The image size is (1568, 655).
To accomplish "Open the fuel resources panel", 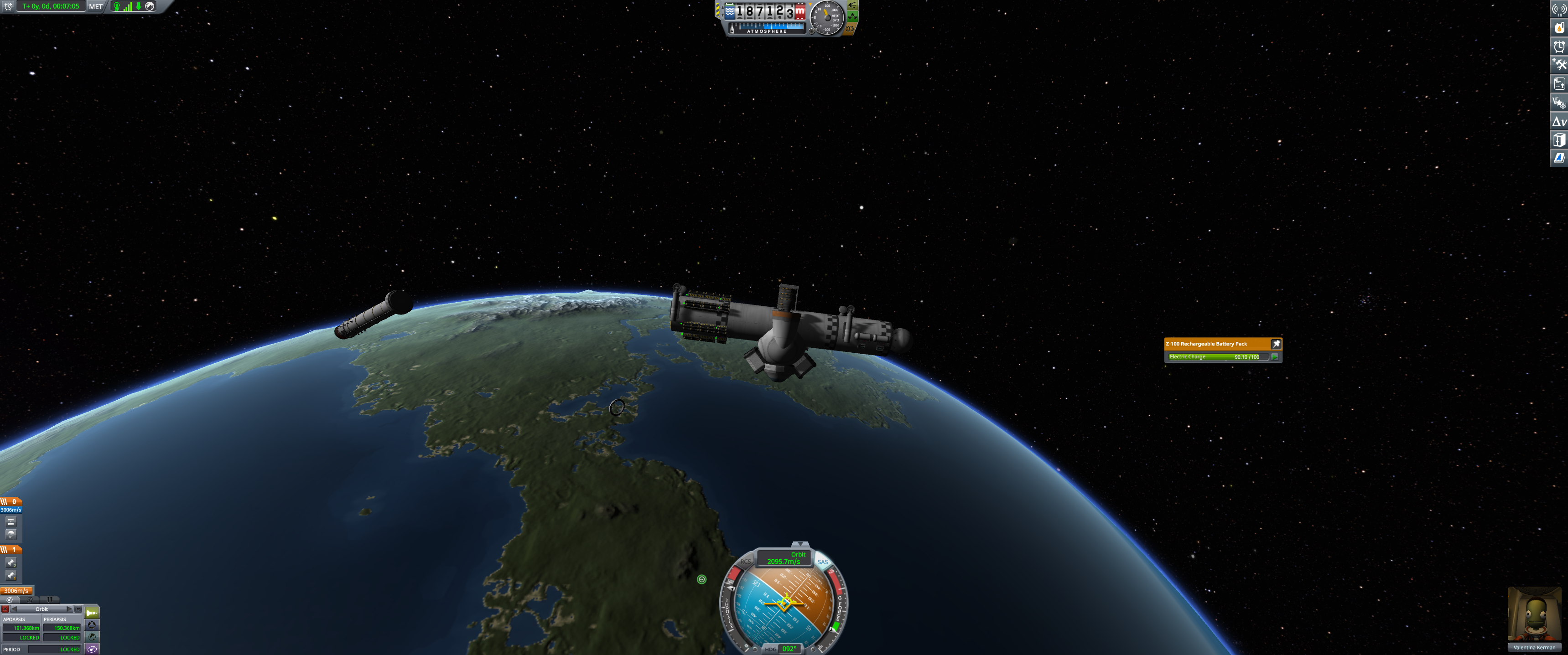I will 1559,28.
